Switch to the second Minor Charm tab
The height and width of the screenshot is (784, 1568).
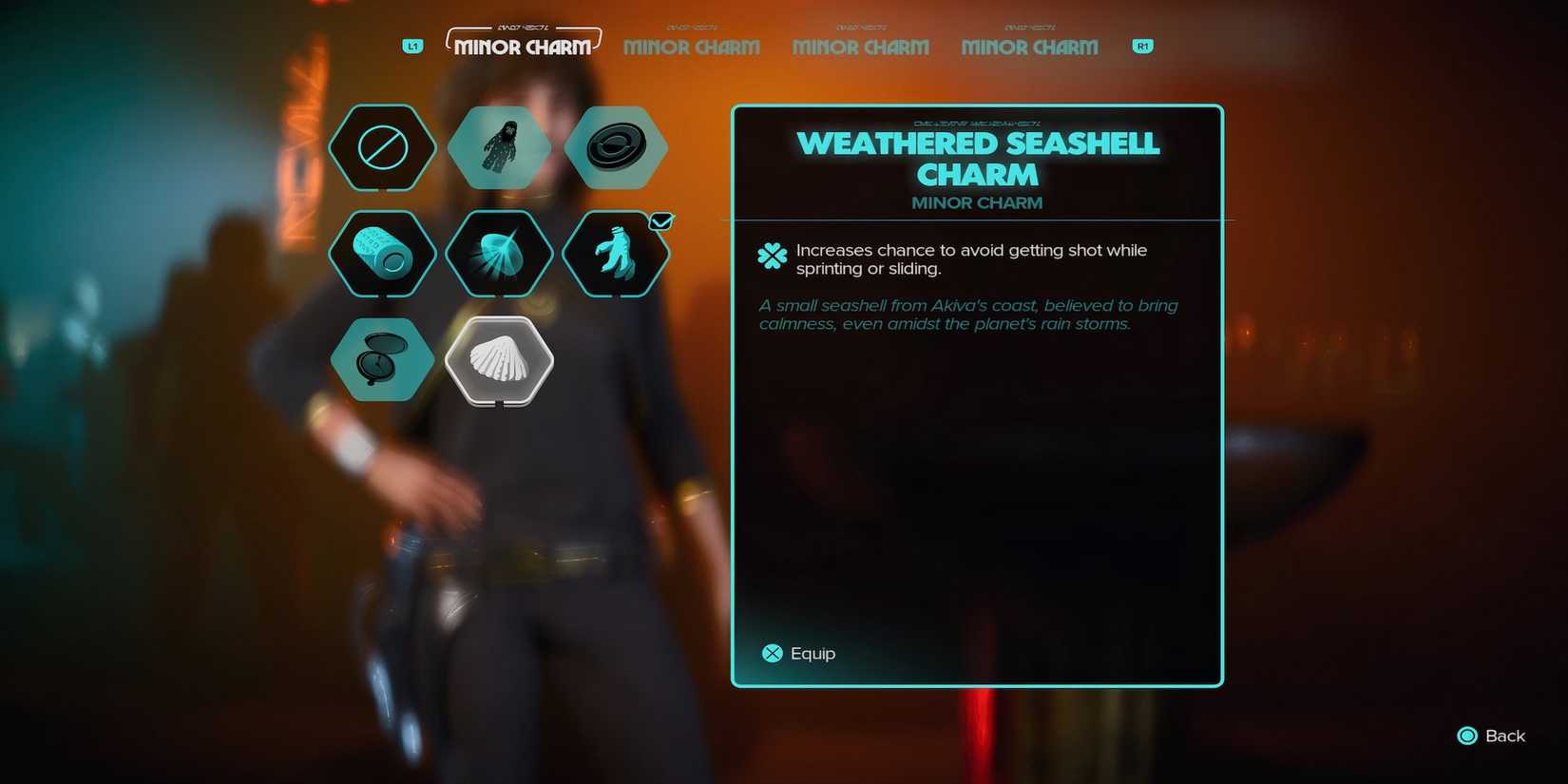[x=691, y=48]
